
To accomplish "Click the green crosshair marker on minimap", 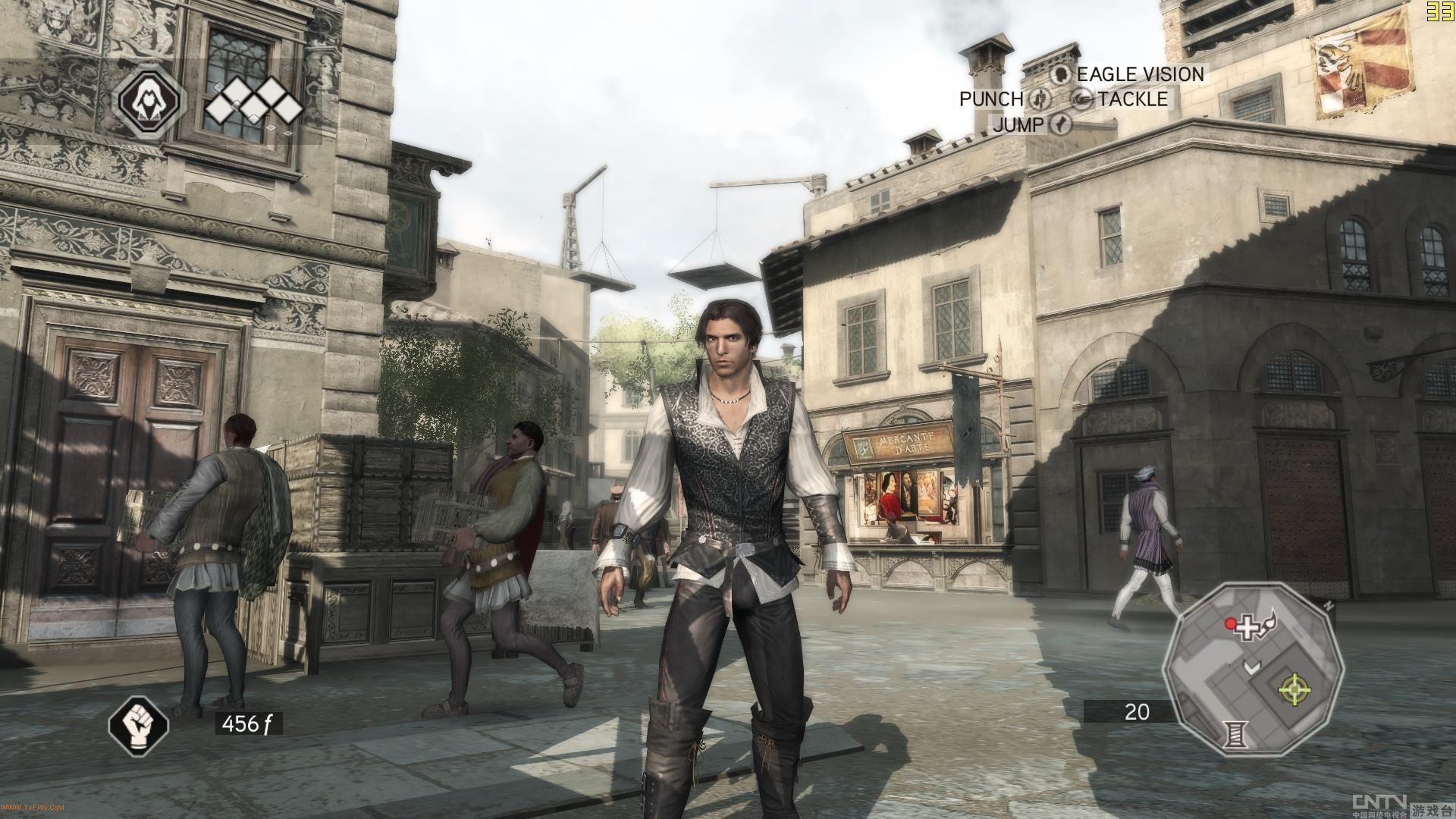I will coord(1294,689).
